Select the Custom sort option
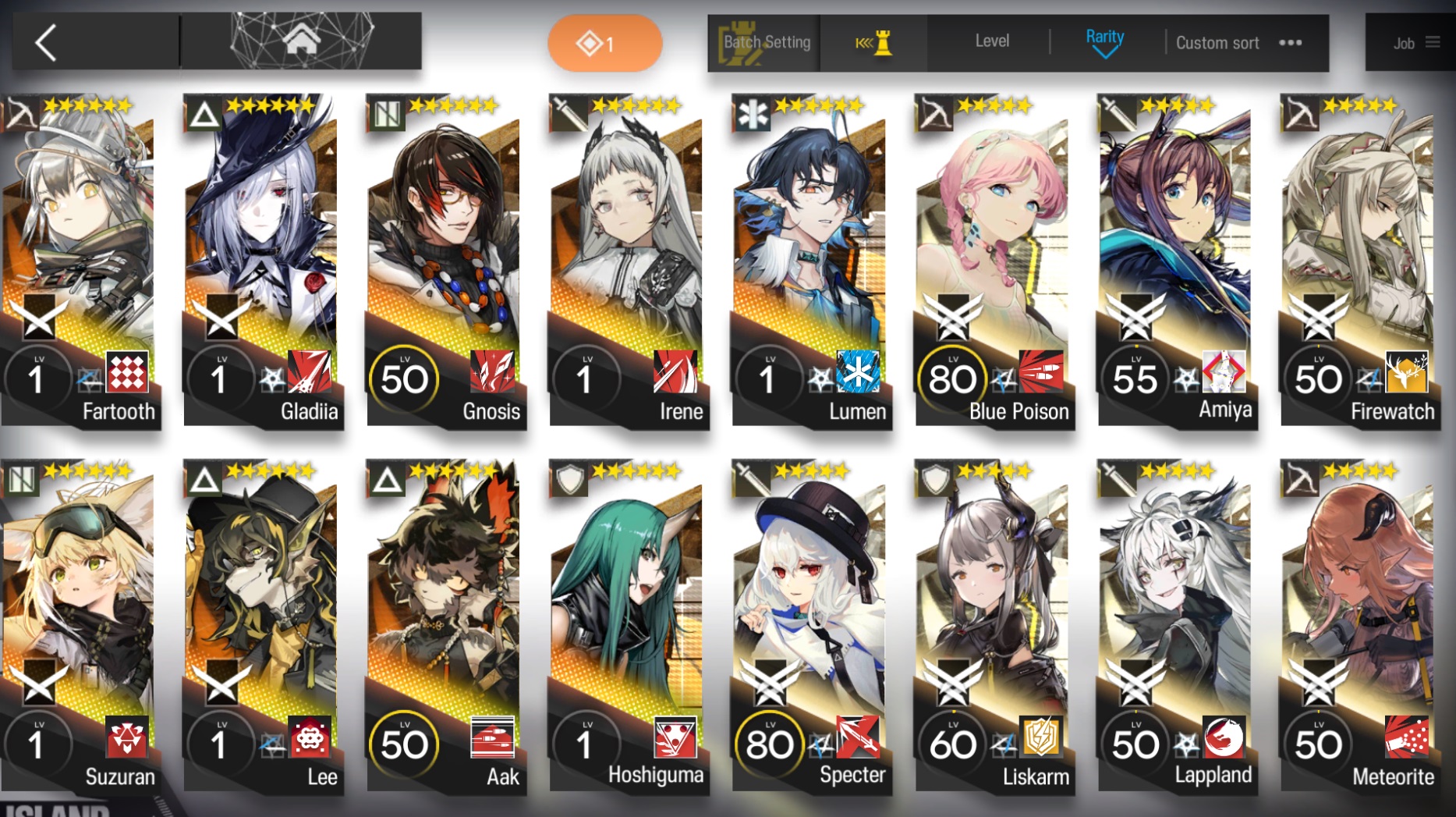Screen dimensions: 1456x817 tap(1217, 43)
